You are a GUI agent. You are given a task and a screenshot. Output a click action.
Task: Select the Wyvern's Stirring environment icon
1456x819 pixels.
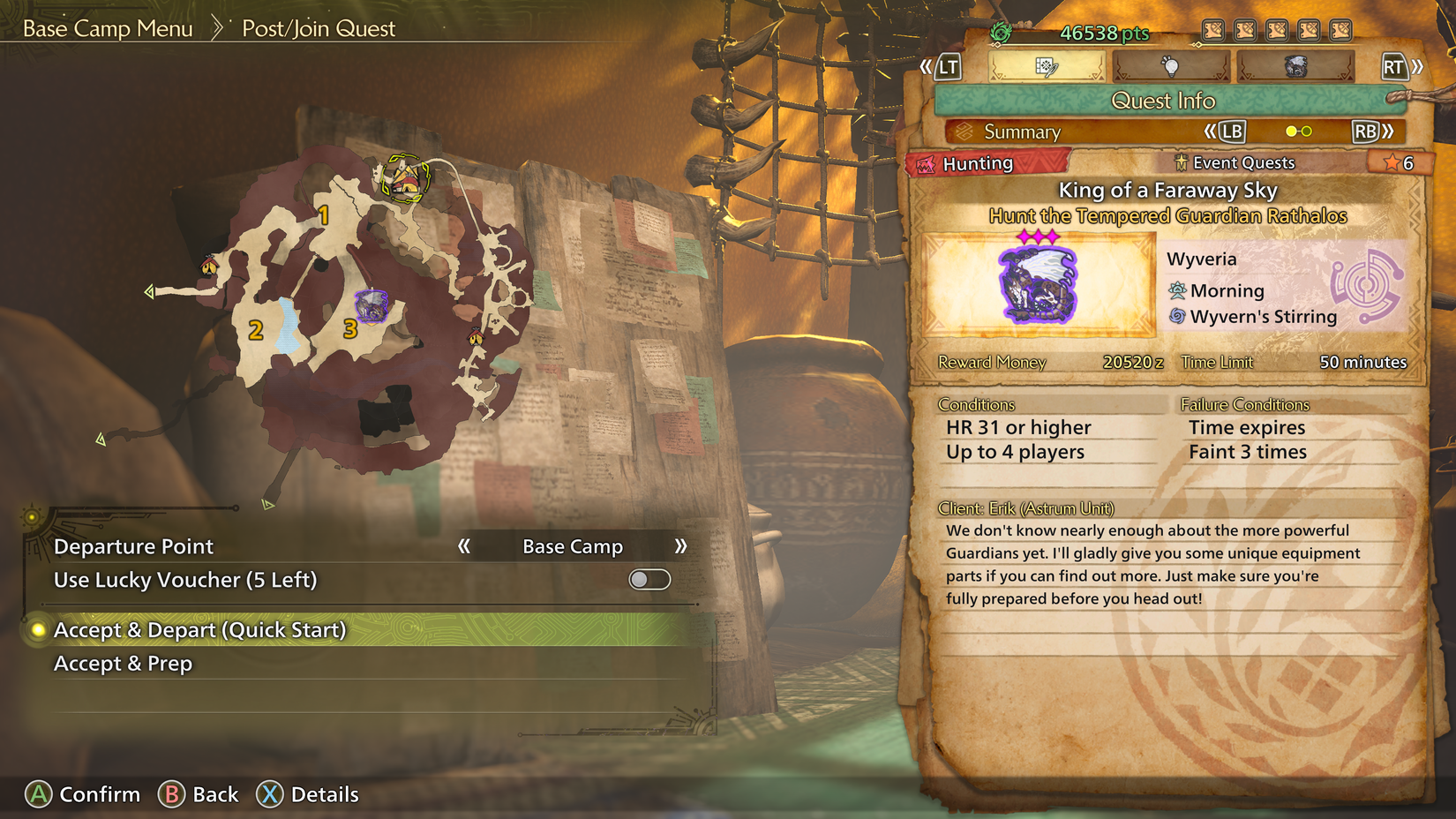coord(1179,316)
